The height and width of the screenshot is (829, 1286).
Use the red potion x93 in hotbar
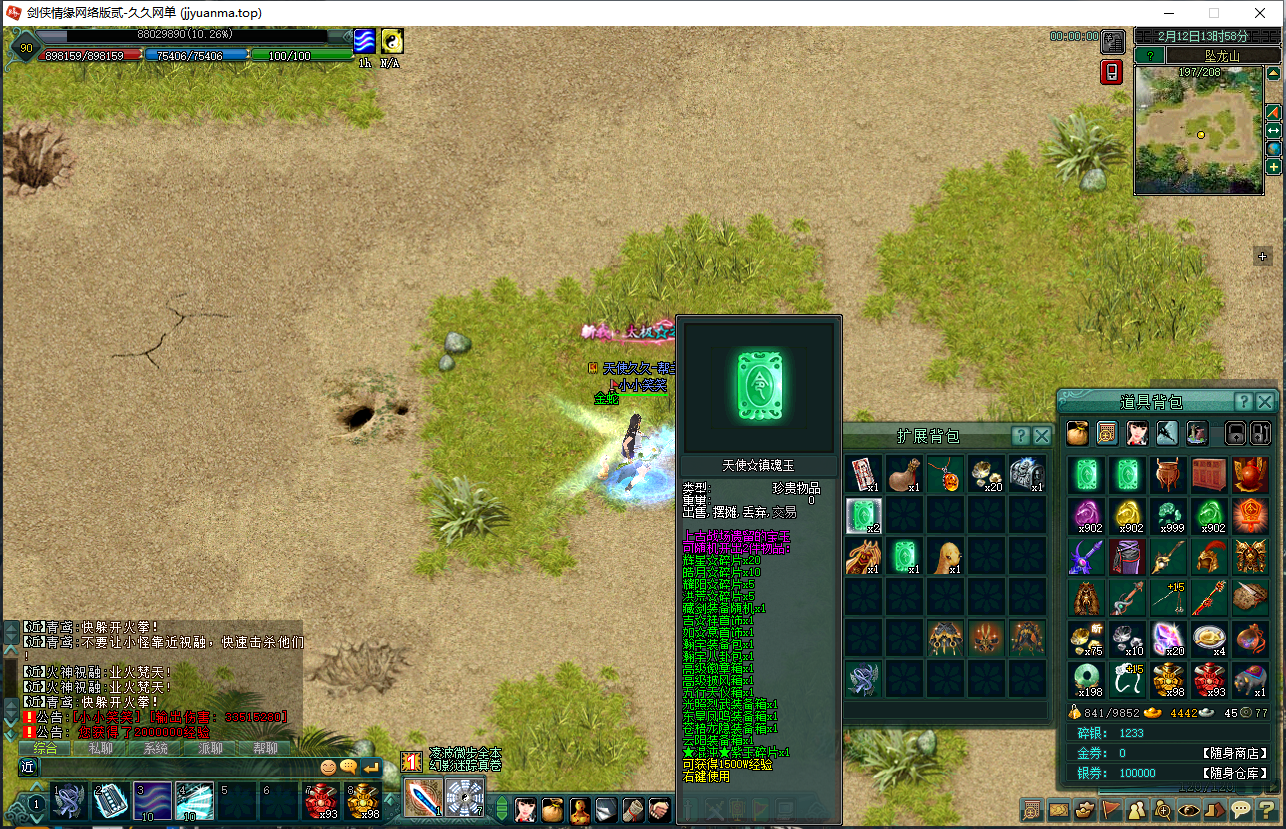[x=322, y=800]
